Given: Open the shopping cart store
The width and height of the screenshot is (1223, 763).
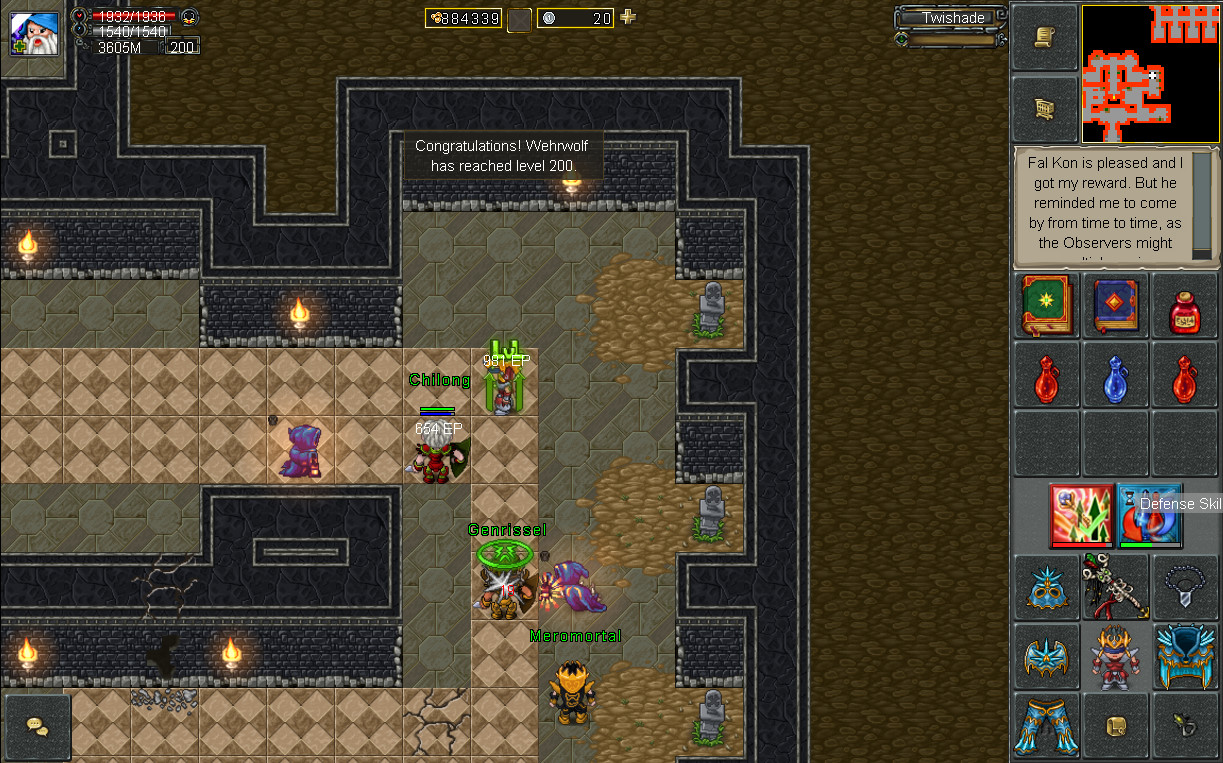Looking at the screenshot, I should pyautogui.click(x=1045, y=109).
